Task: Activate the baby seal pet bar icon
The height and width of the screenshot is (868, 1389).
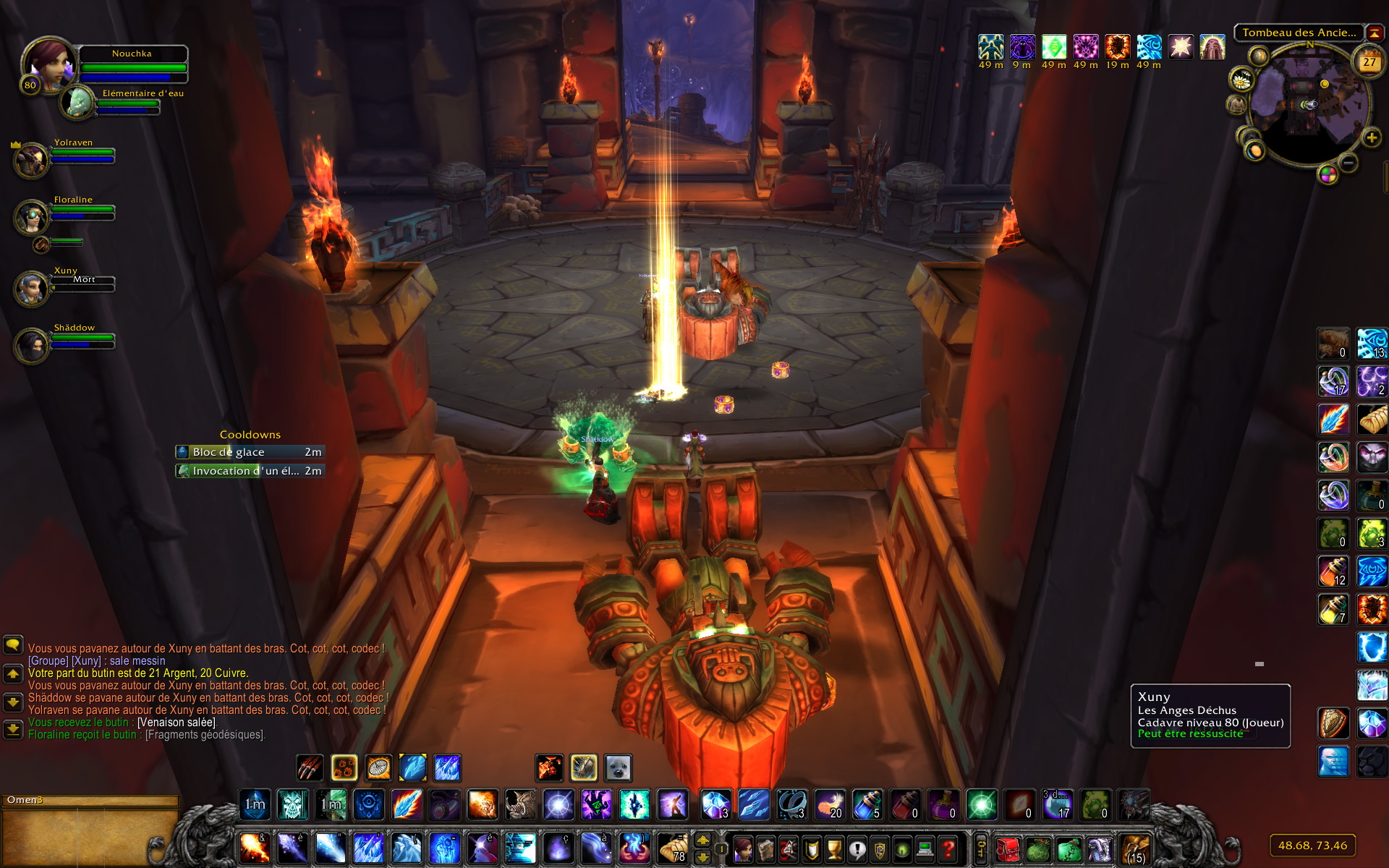Action: tap(618, 767)
